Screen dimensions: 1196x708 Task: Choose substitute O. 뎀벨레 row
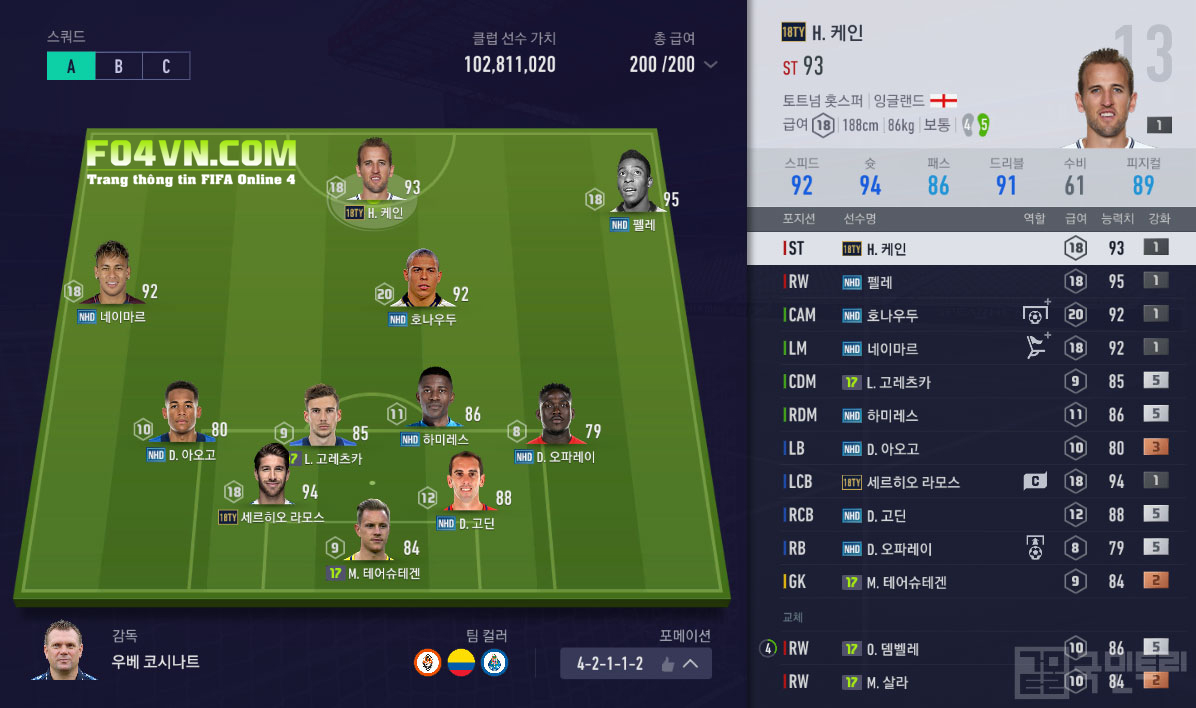point(970,648)
